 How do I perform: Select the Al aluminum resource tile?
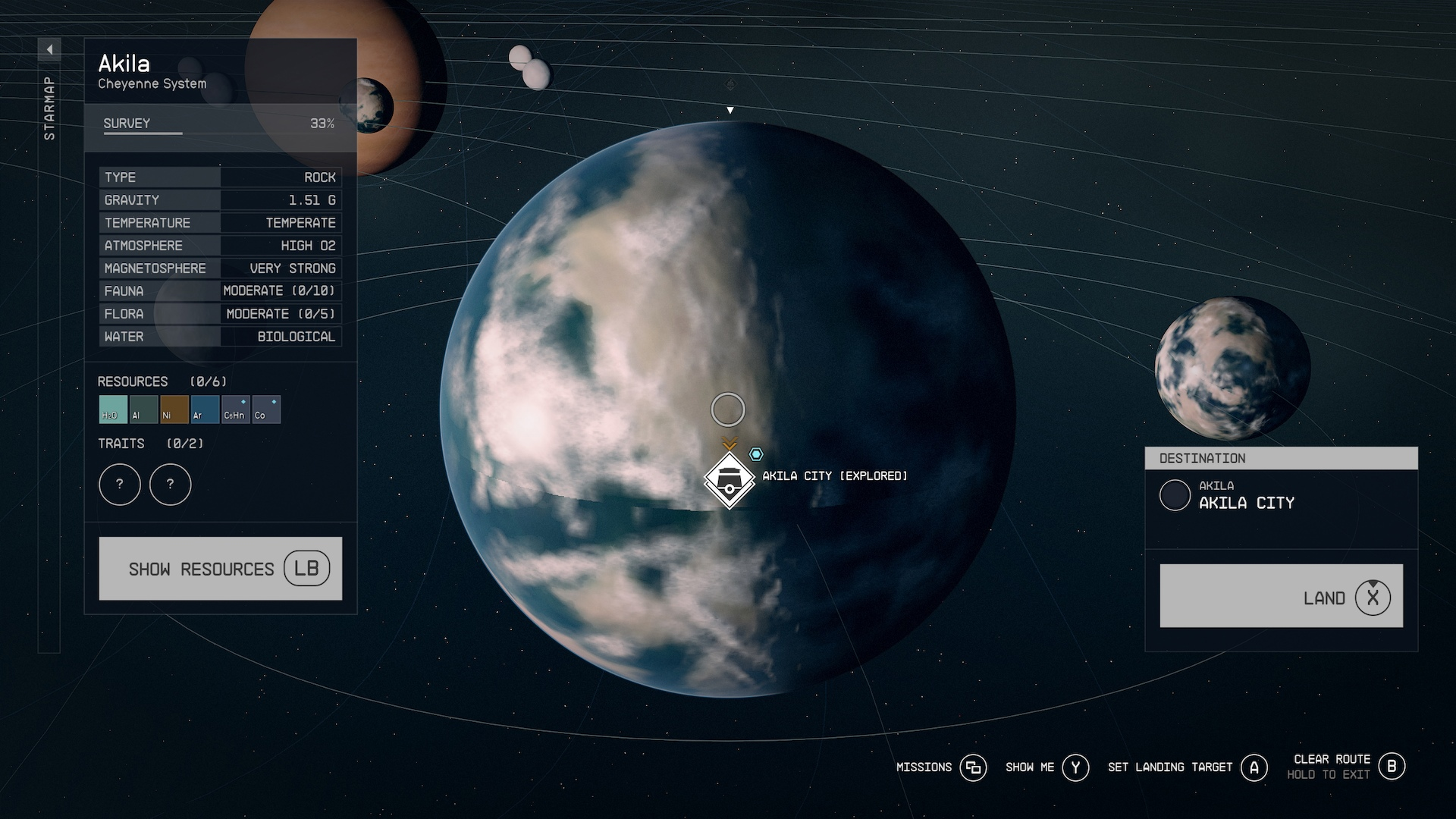pos(143,409)
